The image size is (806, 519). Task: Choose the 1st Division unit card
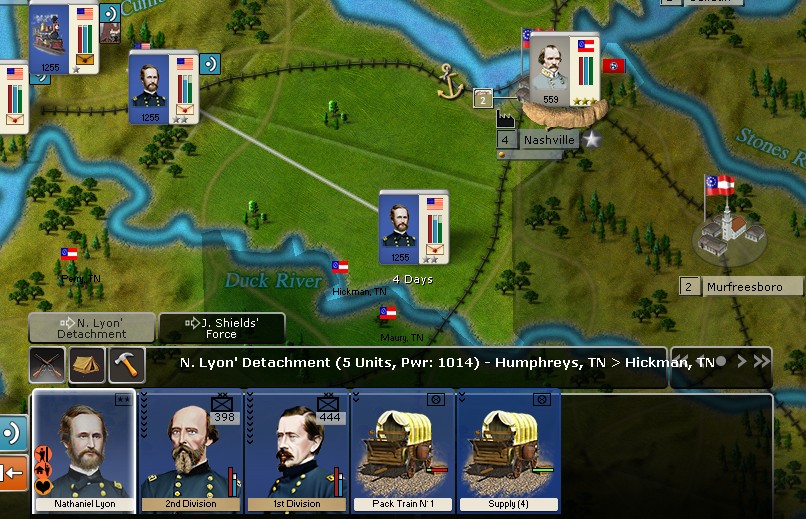(x=297, y=450)
